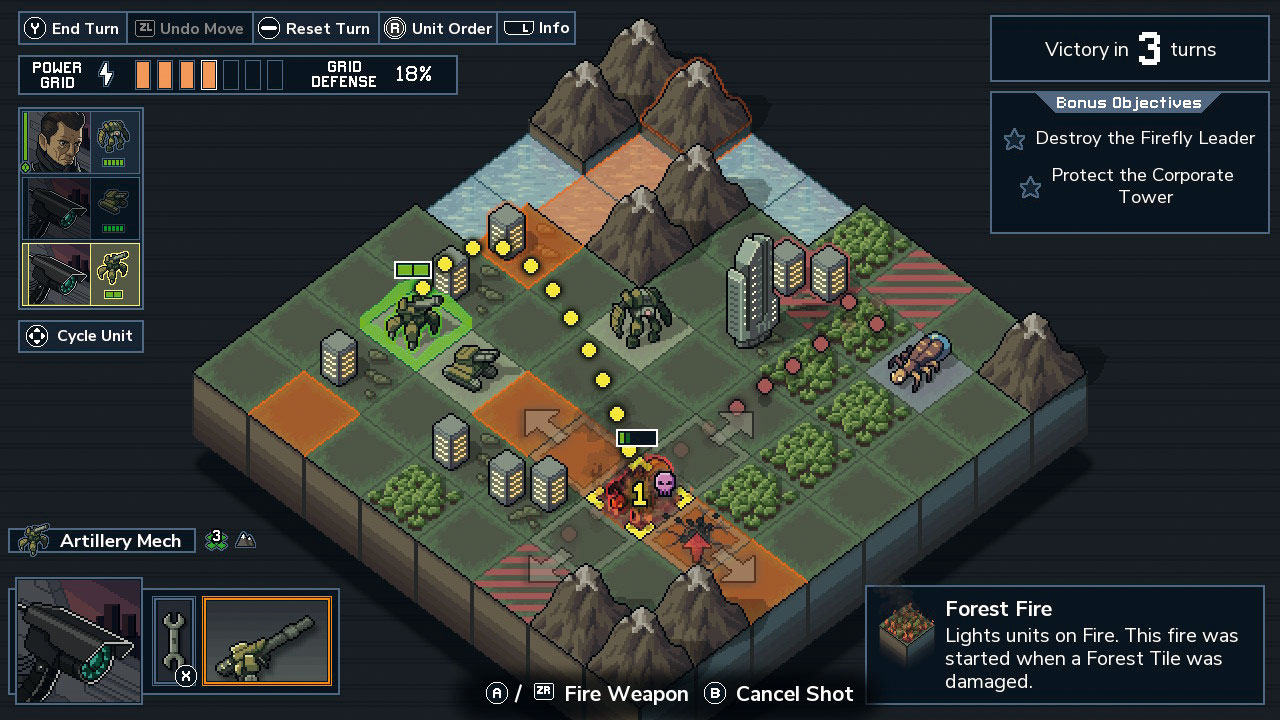Image resolution: width=1280 pixels, height=720 pixels.
Task: Click the Cycle Unit button
Action: point(81,336)
